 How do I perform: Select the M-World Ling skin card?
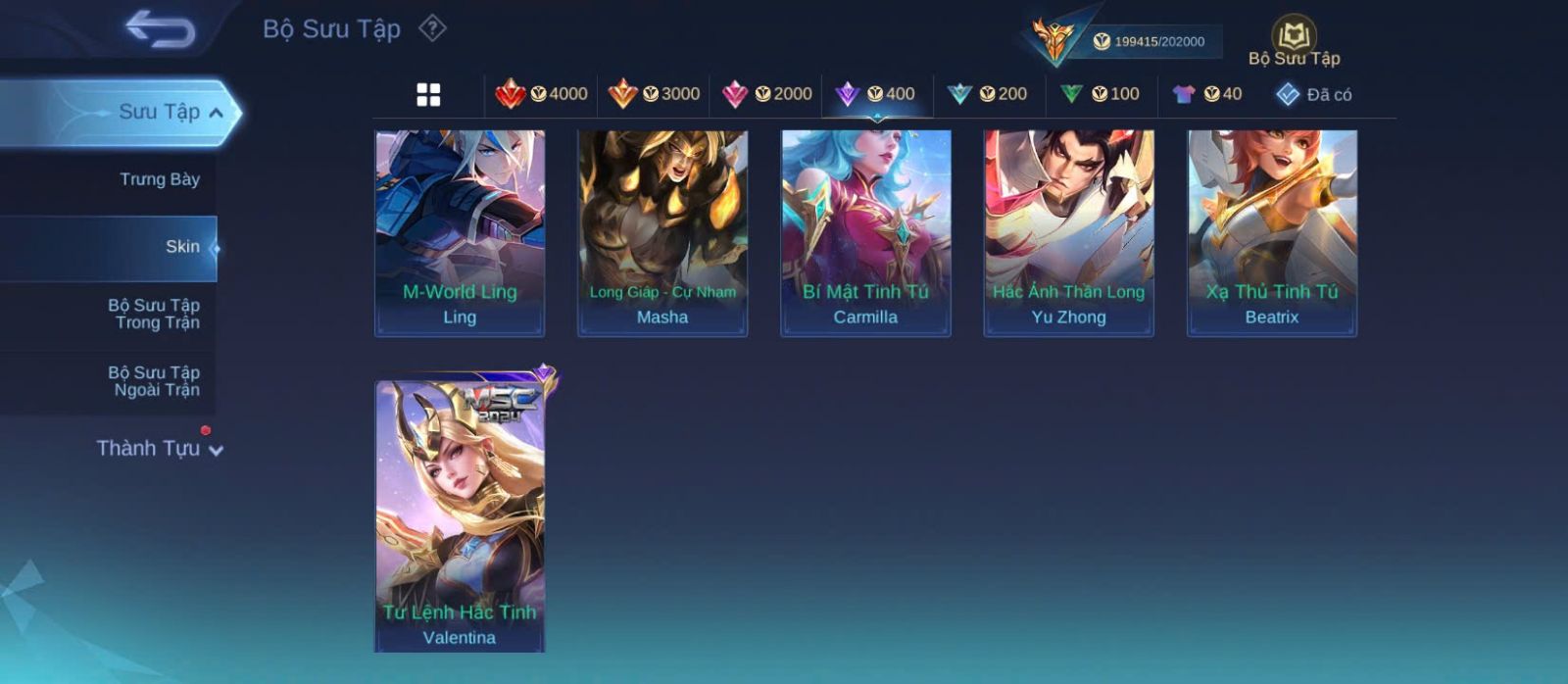[x=460, y=233]
